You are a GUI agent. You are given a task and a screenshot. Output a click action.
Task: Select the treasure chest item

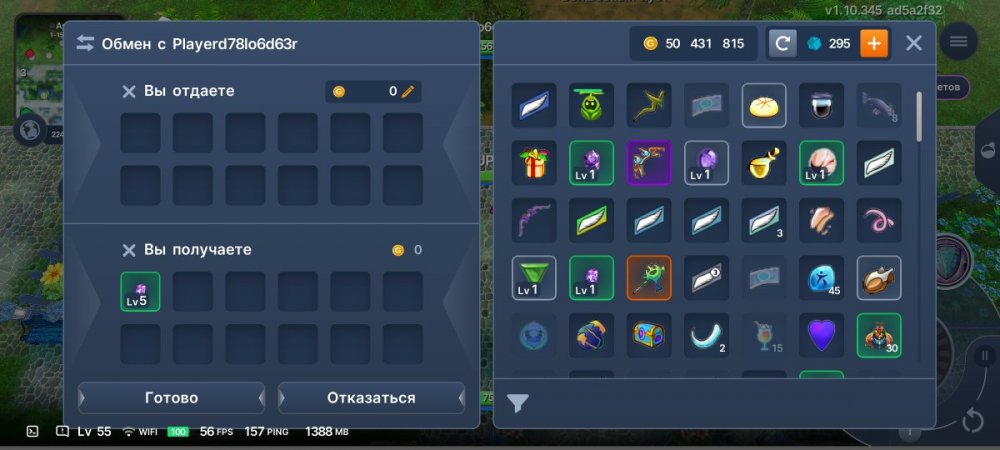click(x=649, y=336)
